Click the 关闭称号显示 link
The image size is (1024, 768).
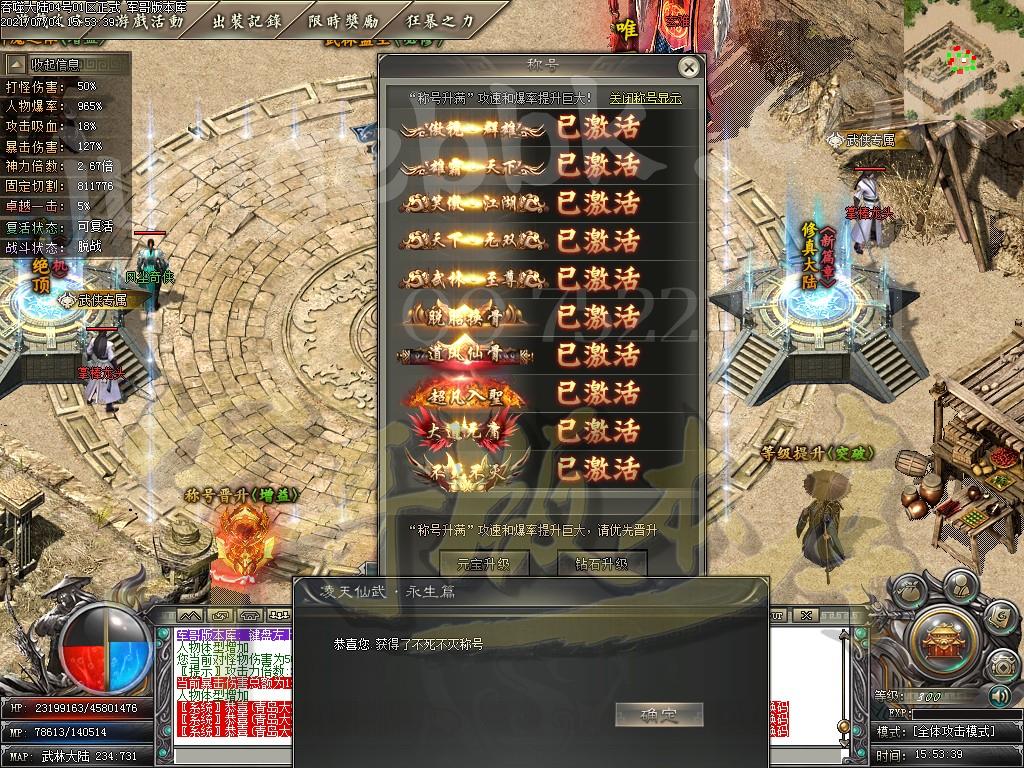645,98
